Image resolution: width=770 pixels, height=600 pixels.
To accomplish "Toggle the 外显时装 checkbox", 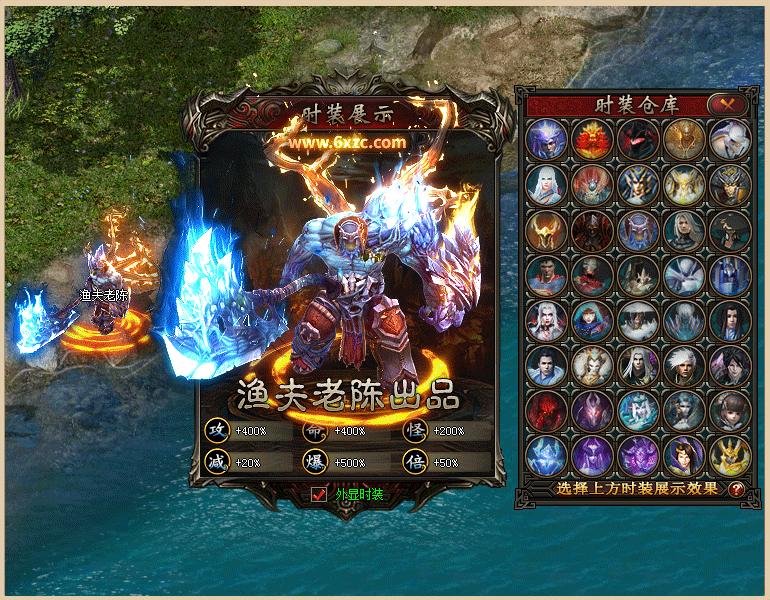I will 320,494.
